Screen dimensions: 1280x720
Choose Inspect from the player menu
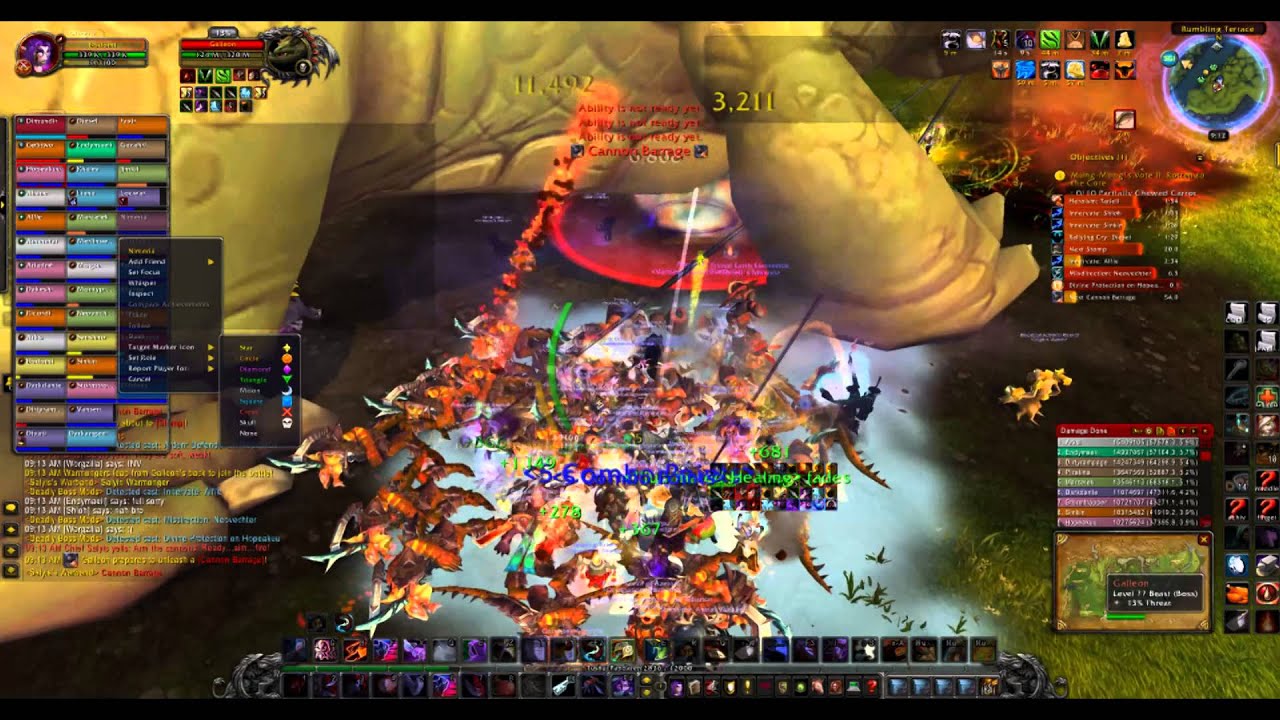click(x=141, y=294)
